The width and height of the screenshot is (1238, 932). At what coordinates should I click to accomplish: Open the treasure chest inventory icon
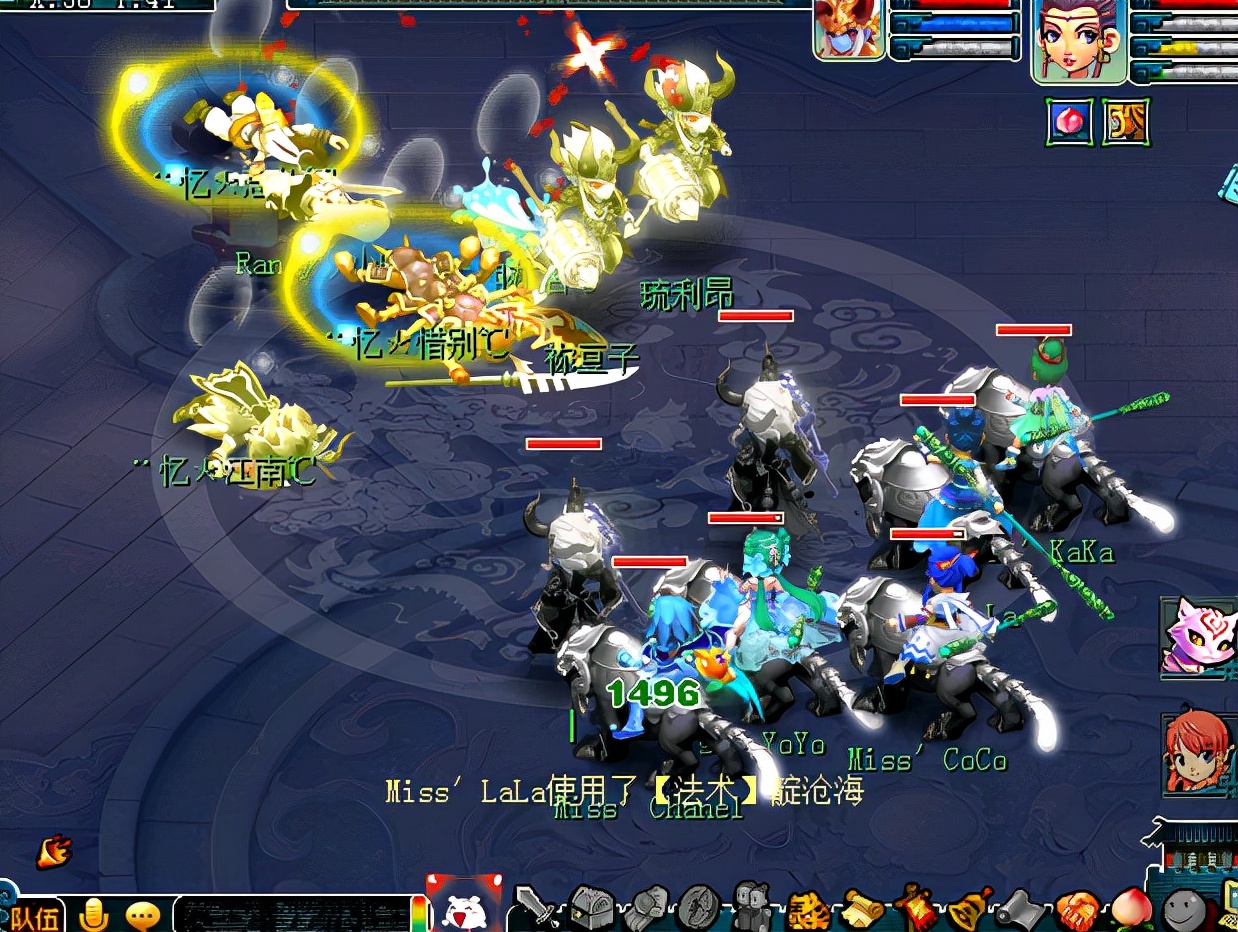coord(590,908)
